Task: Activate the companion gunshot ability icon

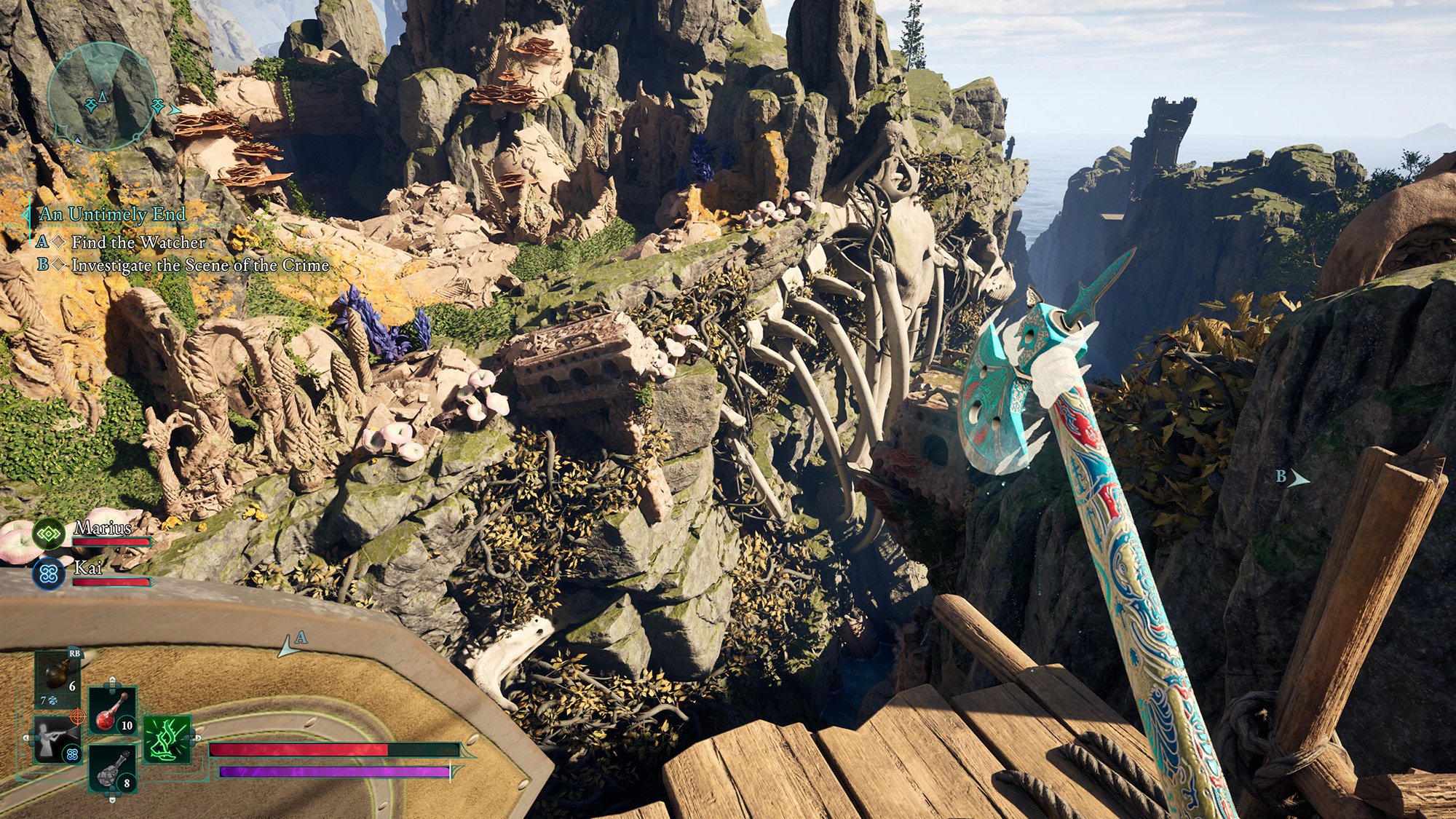Action: coord(55,738)
